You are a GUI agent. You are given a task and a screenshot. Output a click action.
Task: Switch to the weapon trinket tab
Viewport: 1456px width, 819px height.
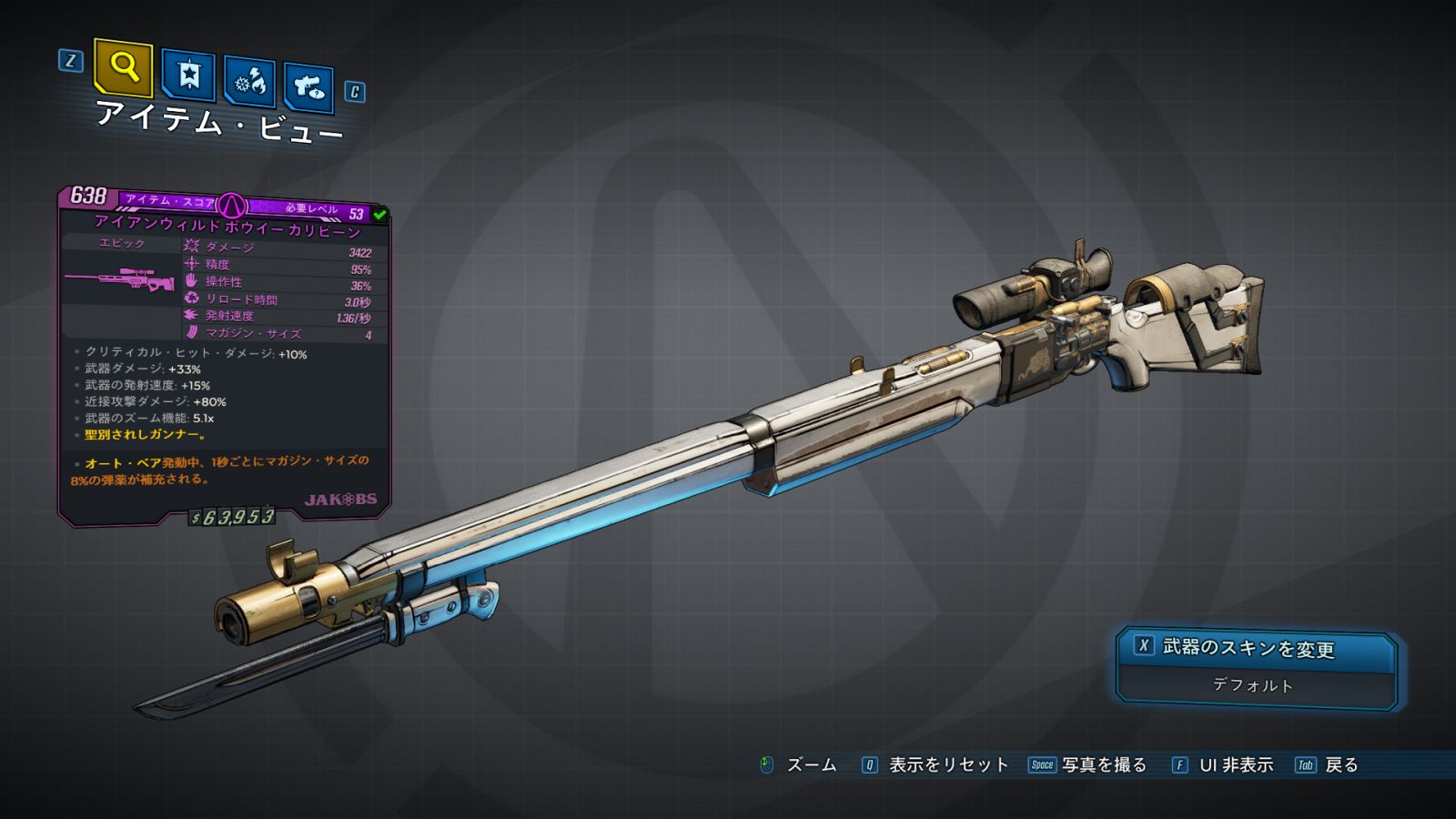coord(308,87)
